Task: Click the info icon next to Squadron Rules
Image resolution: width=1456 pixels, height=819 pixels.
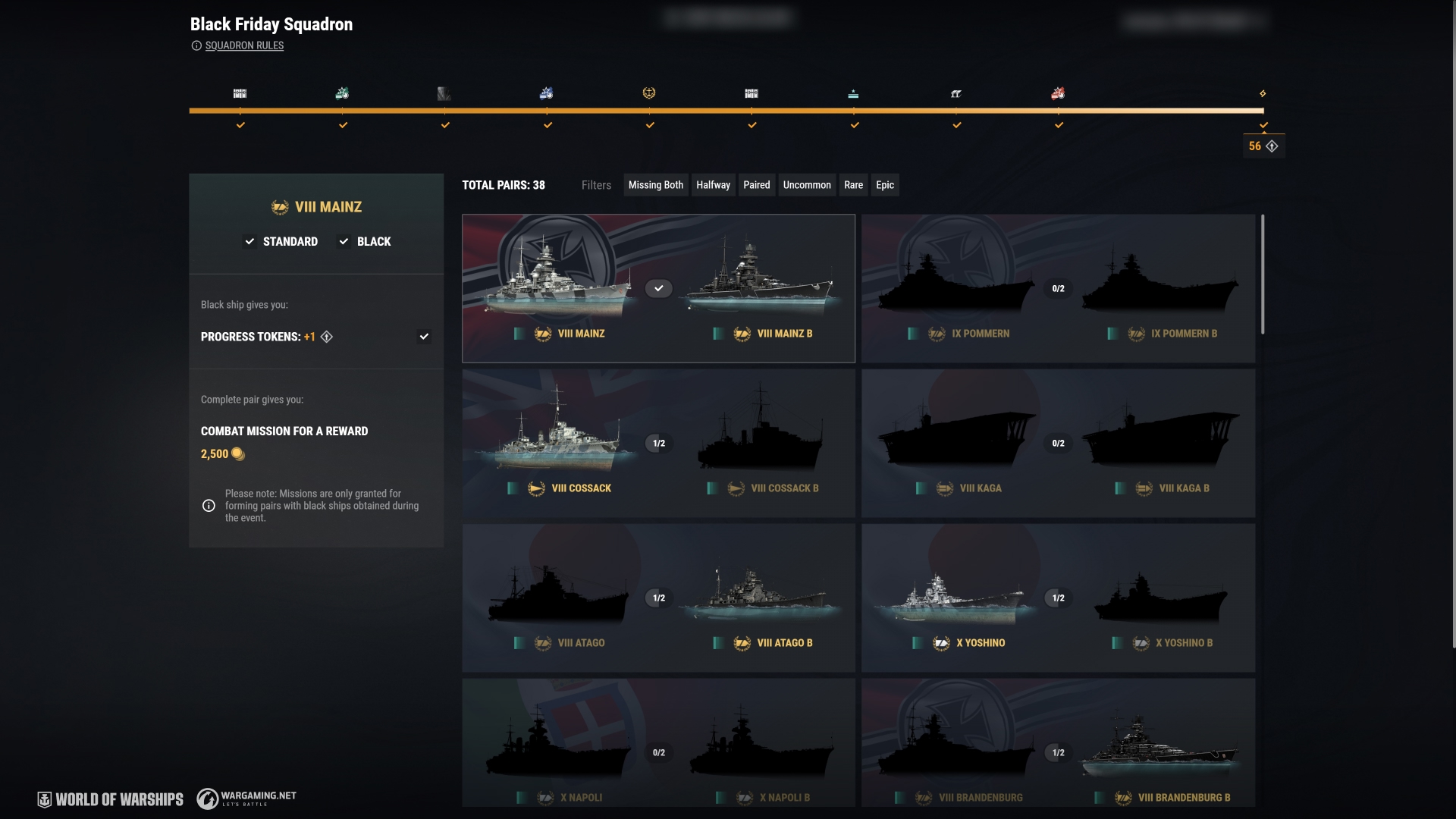Action: pos(197,45)
